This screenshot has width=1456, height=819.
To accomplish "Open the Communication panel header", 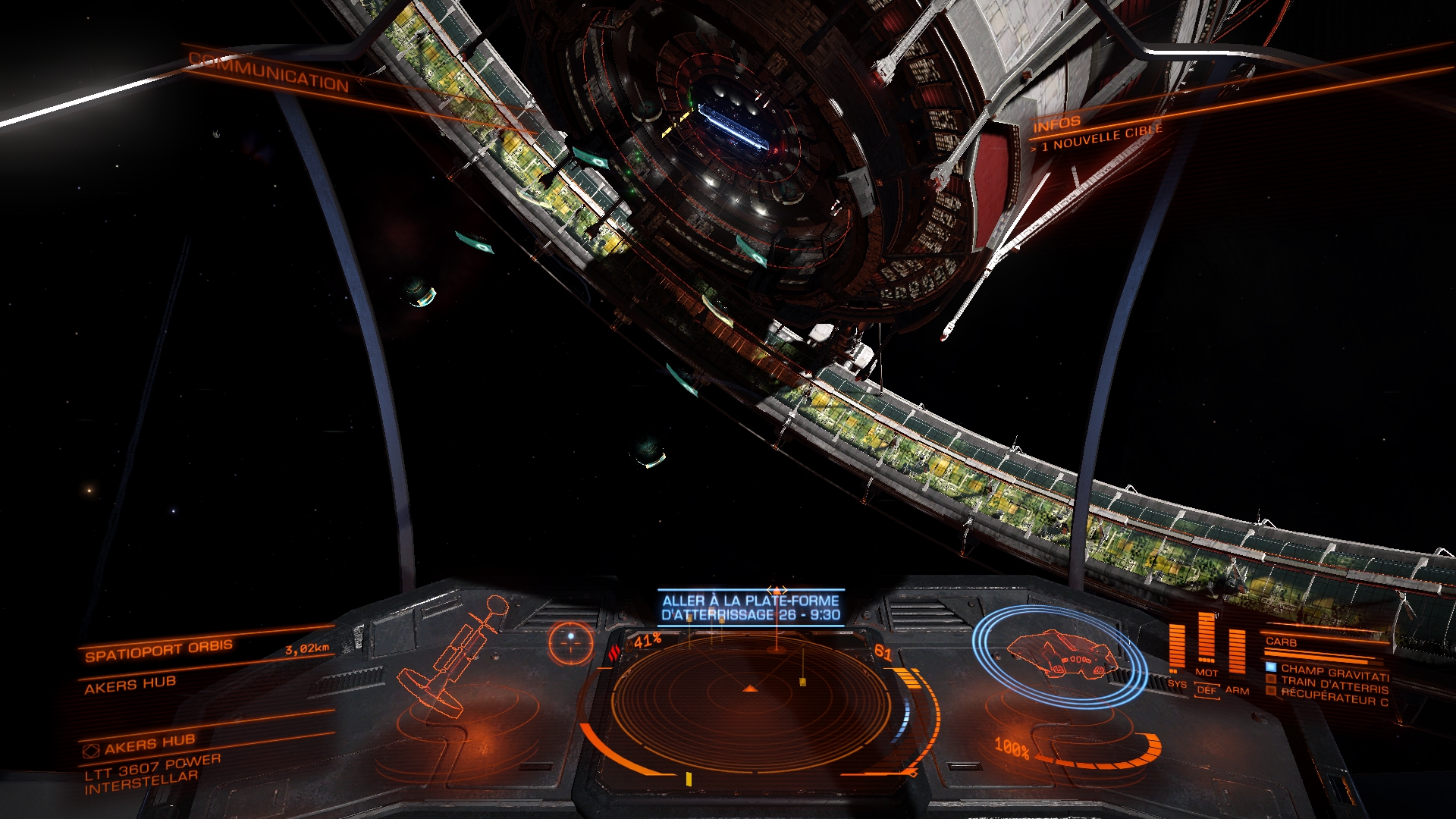I will [269, 70].
